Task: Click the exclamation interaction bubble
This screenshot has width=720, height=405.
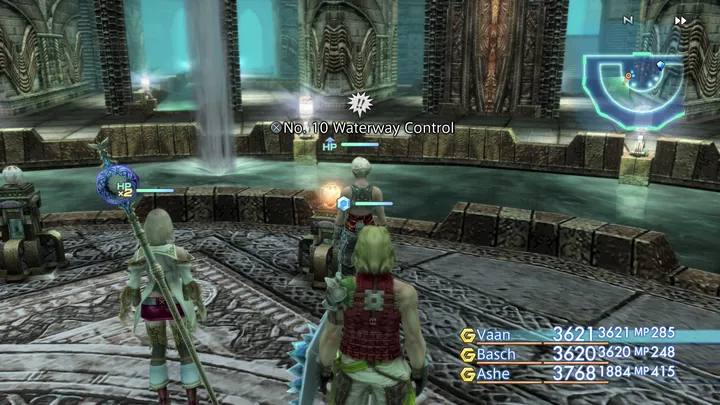Action: pyautogui.click(x=358, y=102)
